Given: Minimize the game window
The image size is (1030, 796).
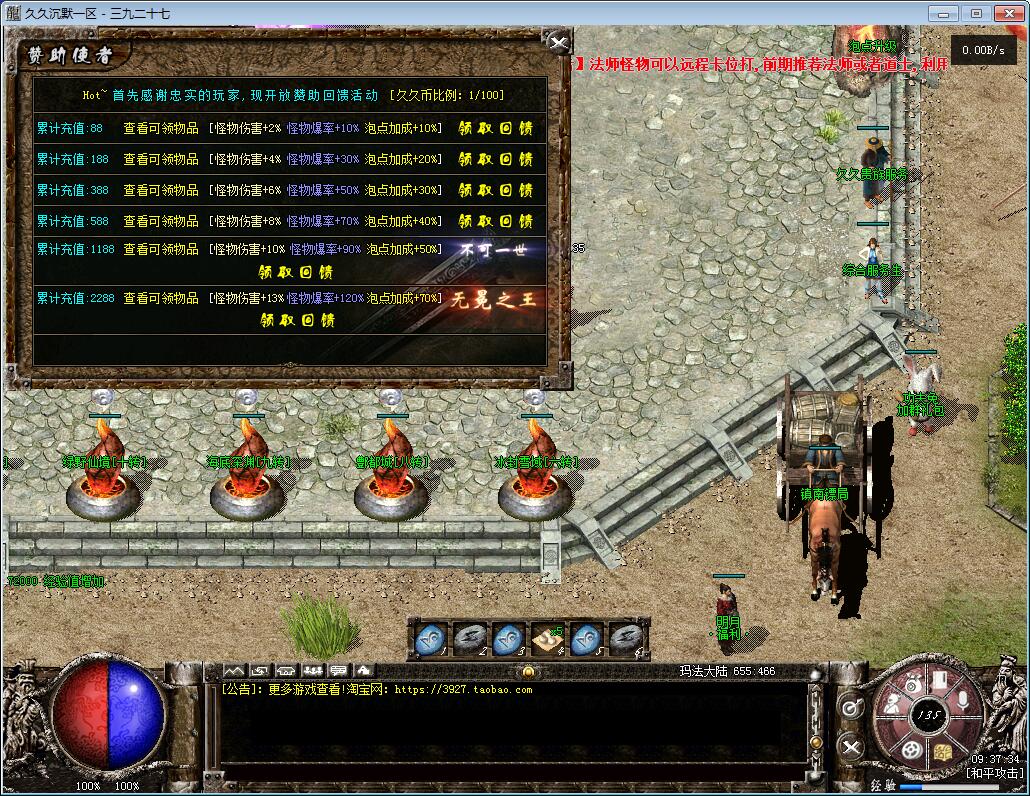Looking at the screenshot, I should (941, 13).
